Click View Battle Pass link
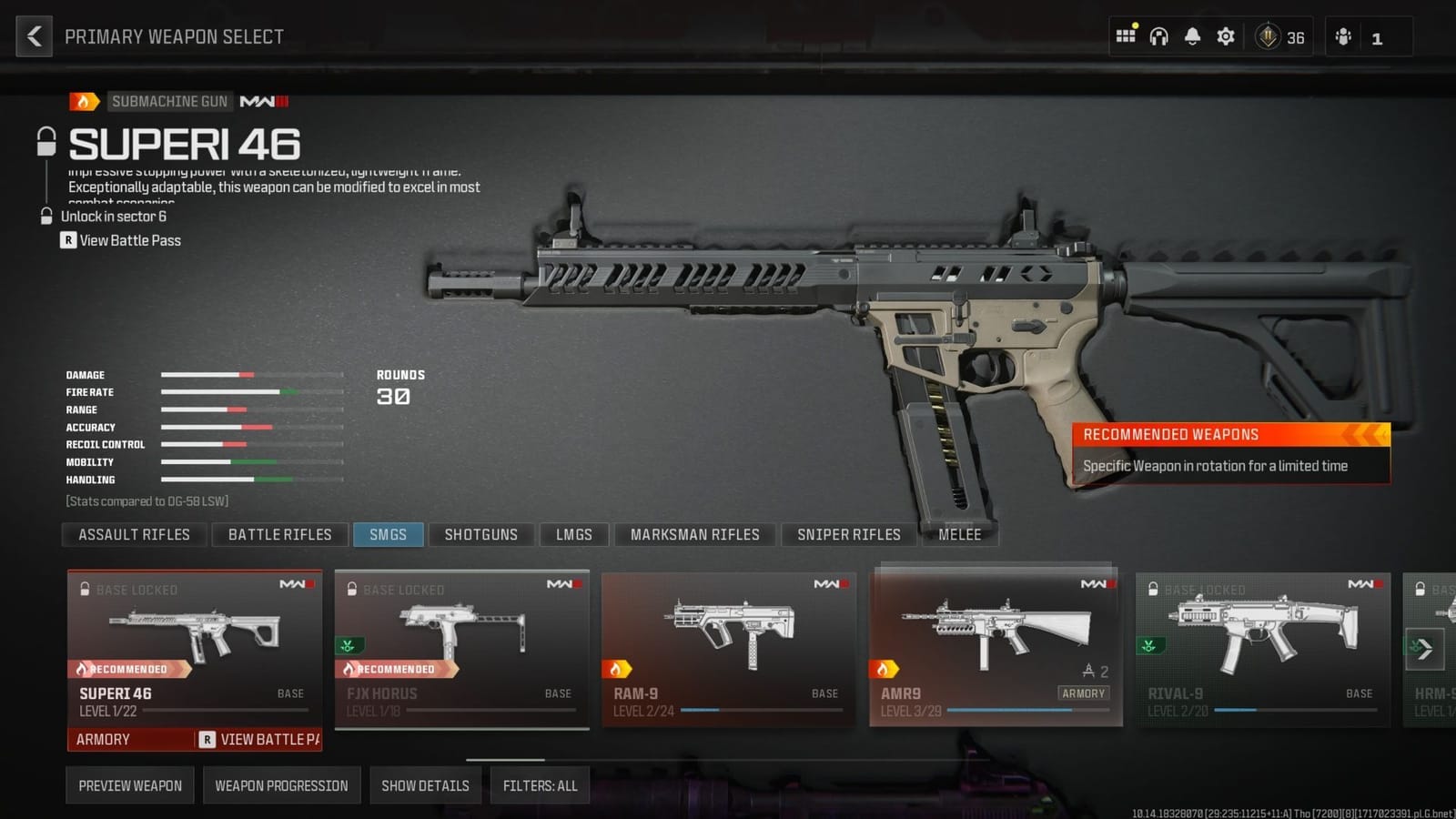1456x819 pixels. [129, 240]
